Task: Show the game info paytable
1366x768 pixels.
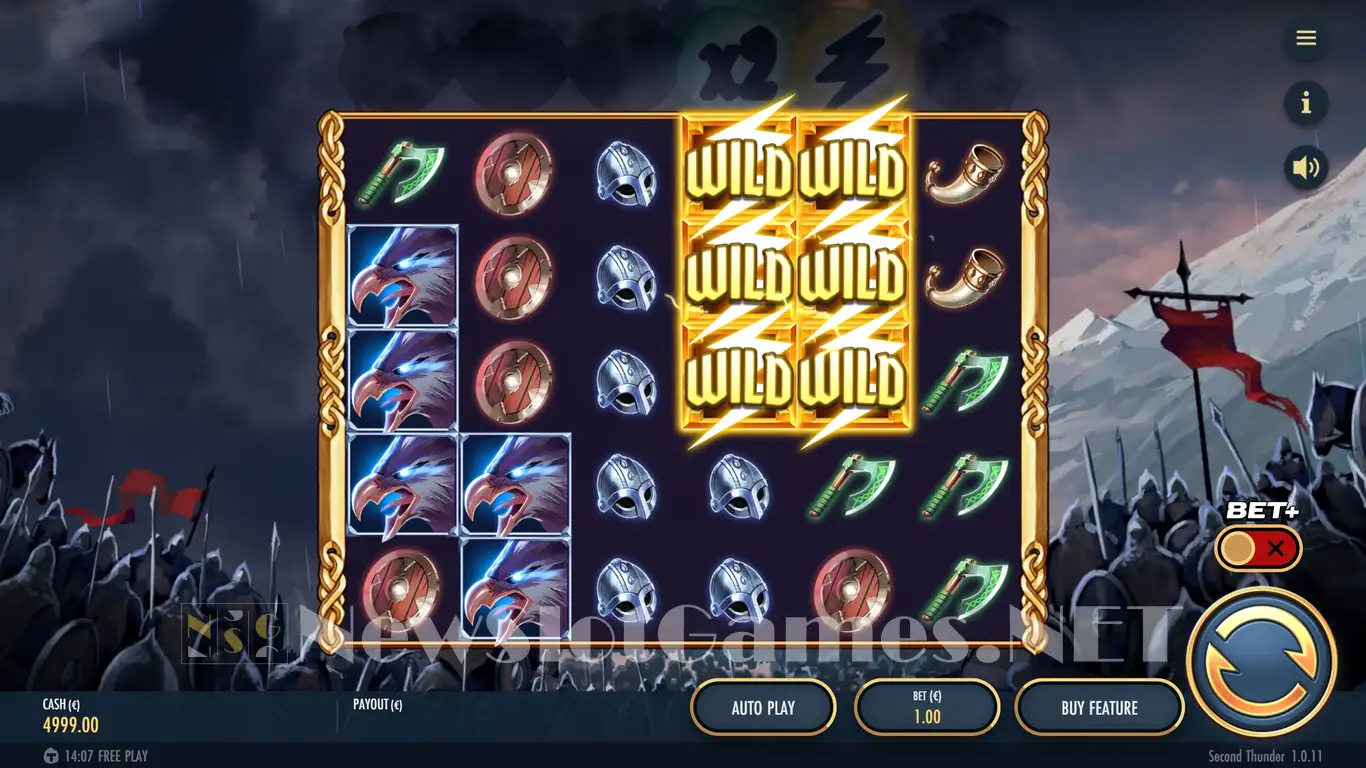Action: click(1306, 103)
